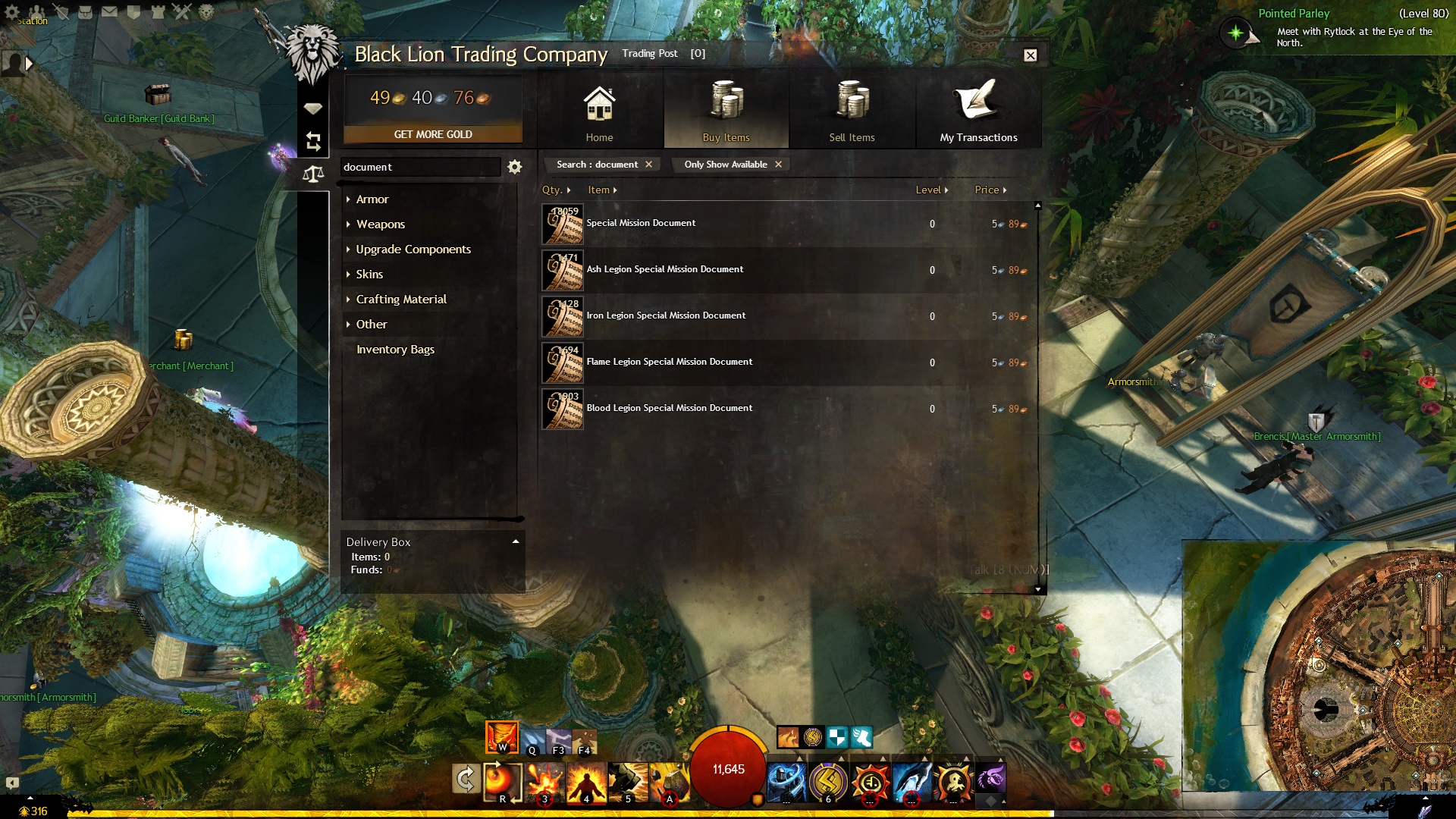Expand the Weapons category
Viewport: 1456px width, 819px height.
point(381,224)
